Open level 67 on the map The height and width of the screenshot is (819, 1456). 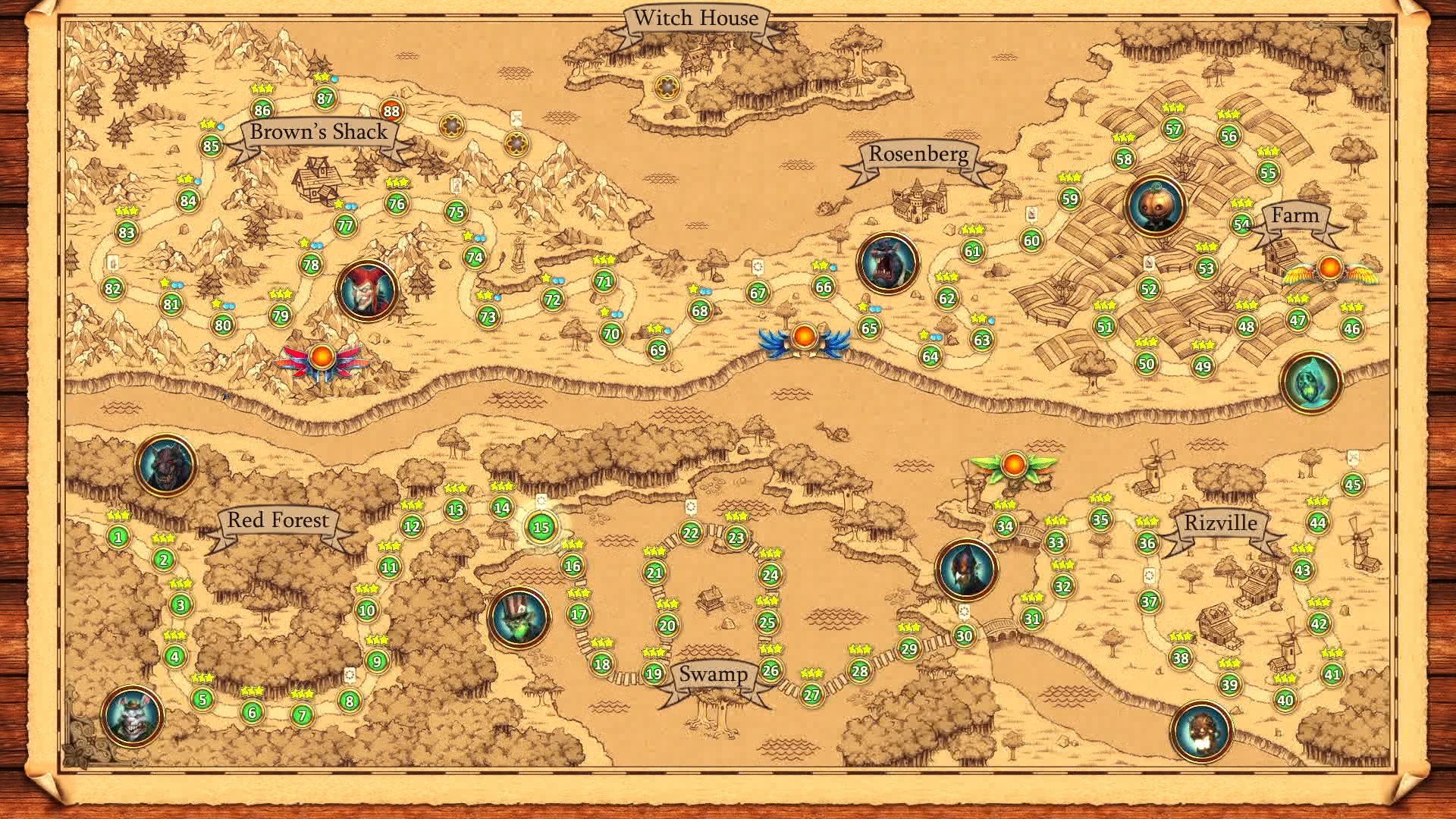click(x=758, y=293)
